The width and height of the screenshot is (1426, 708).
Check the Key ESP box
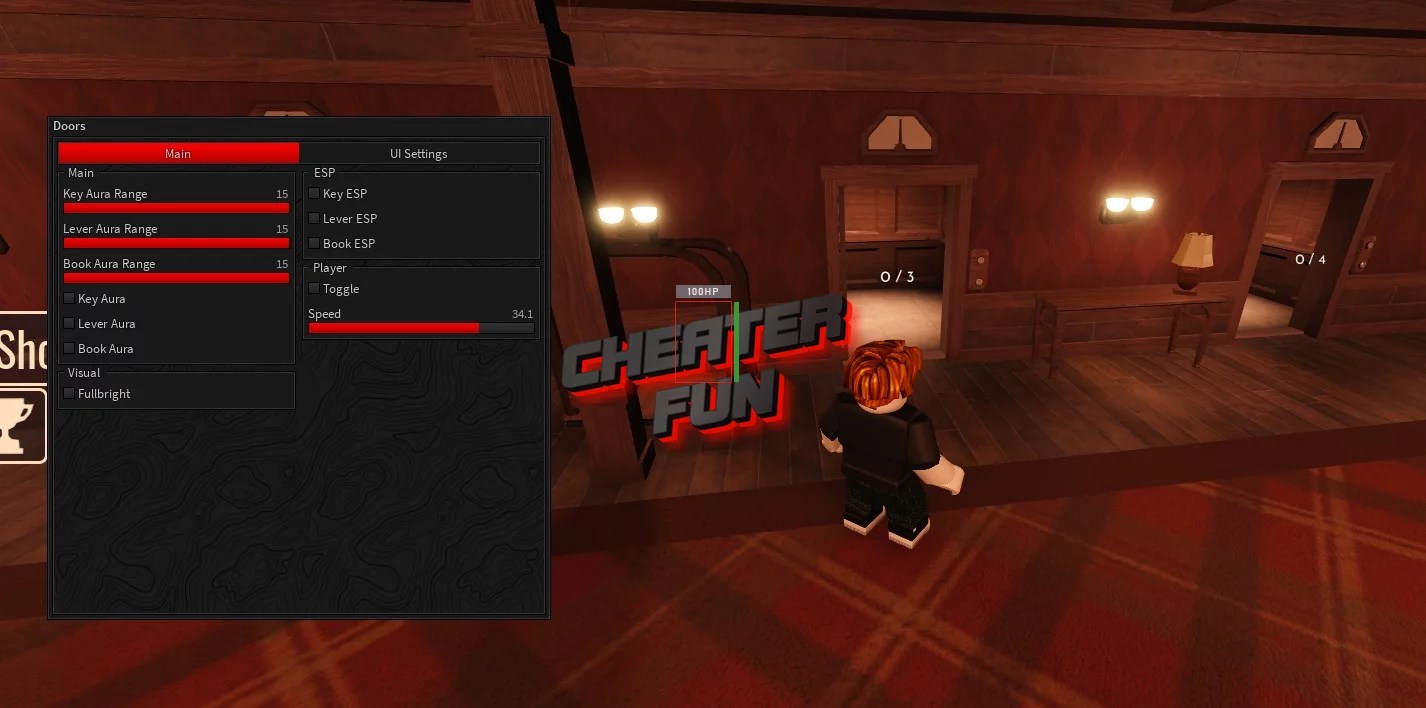pos(314,193)
